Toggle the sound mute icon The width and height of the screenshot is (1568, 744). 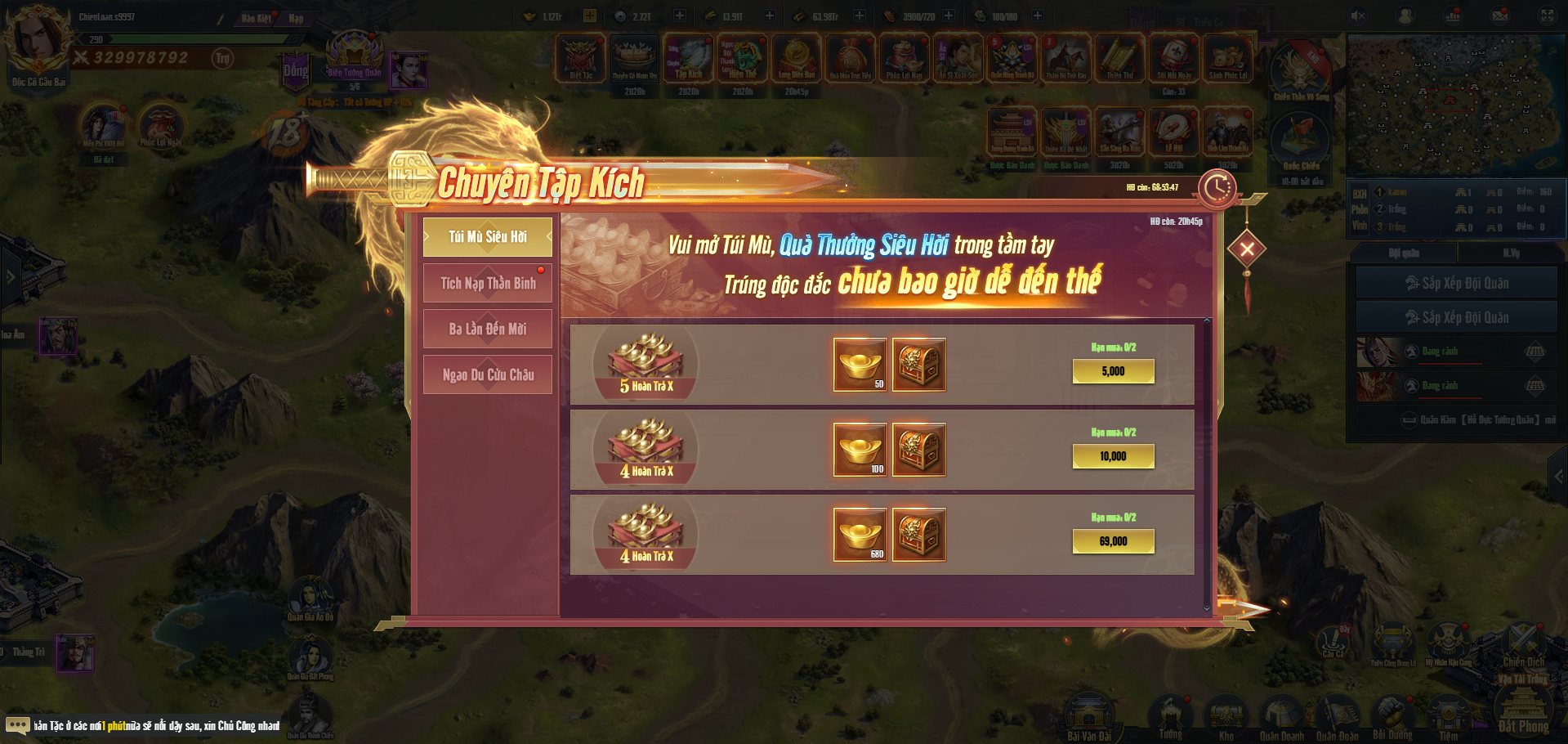coord(1358,16)
